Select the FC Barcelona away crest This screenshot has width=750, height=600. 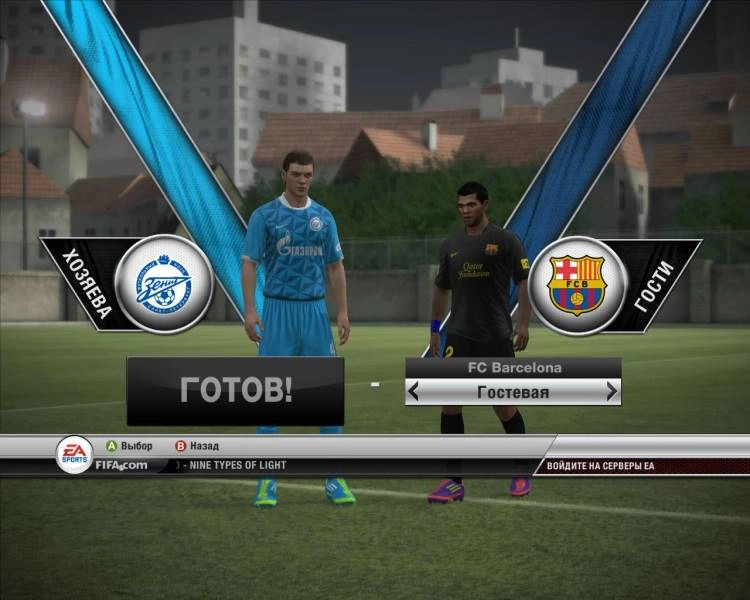576,284
